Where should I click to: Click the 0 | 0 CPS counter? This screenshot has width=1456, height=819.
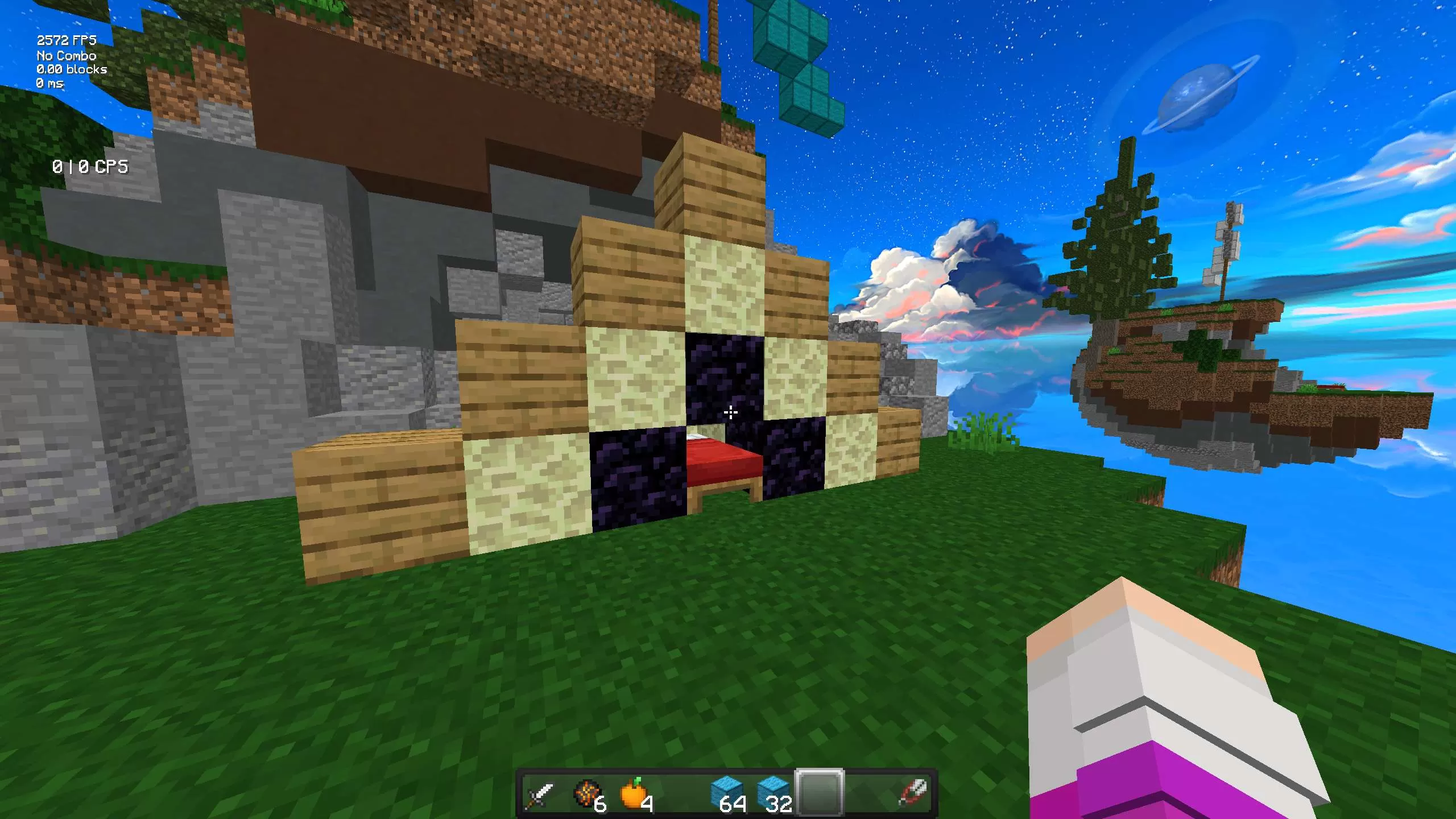point(90,168)
